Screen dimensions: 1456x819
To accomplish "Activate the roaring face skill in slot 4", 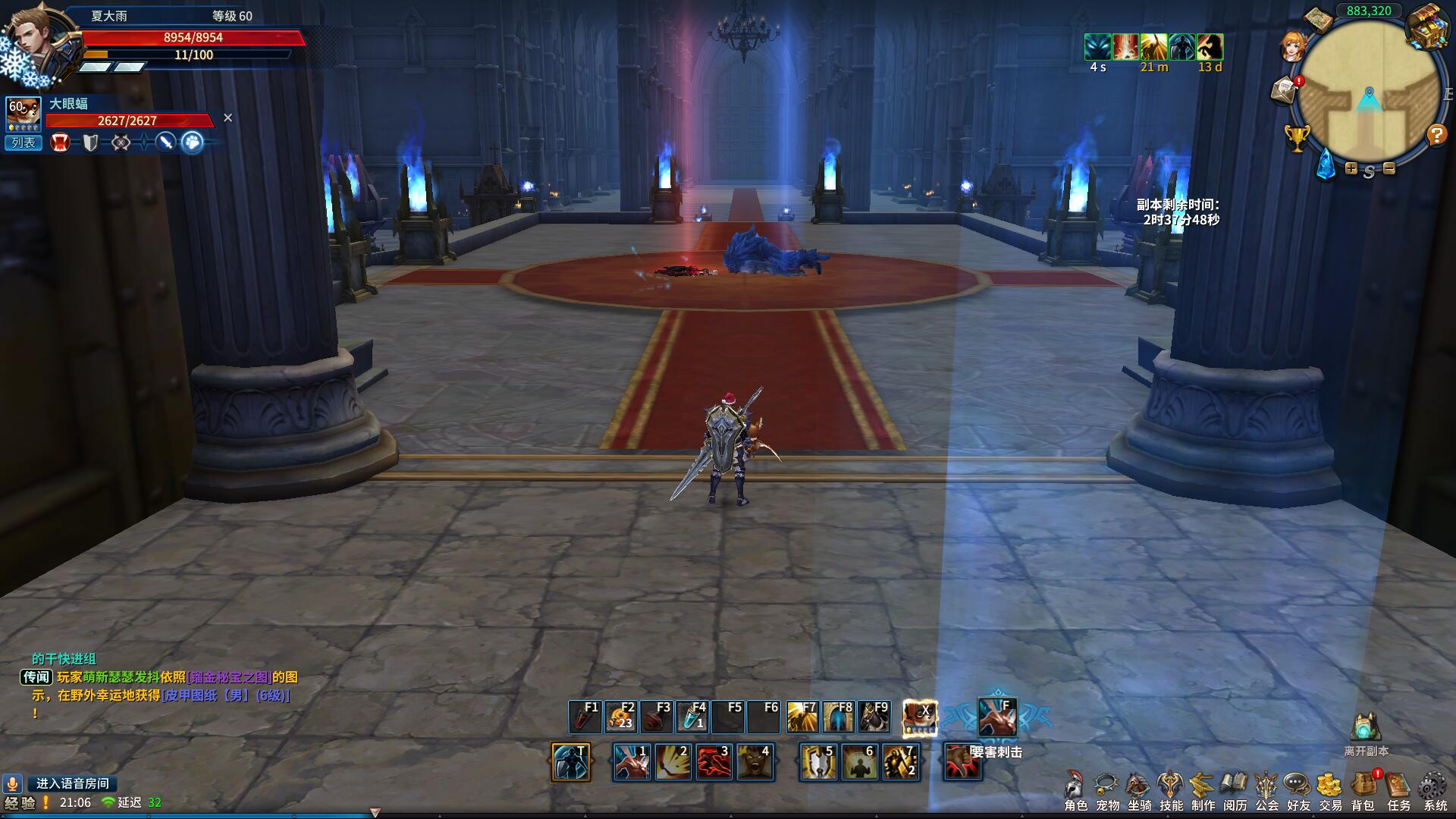I will click(x=755, y=761).
